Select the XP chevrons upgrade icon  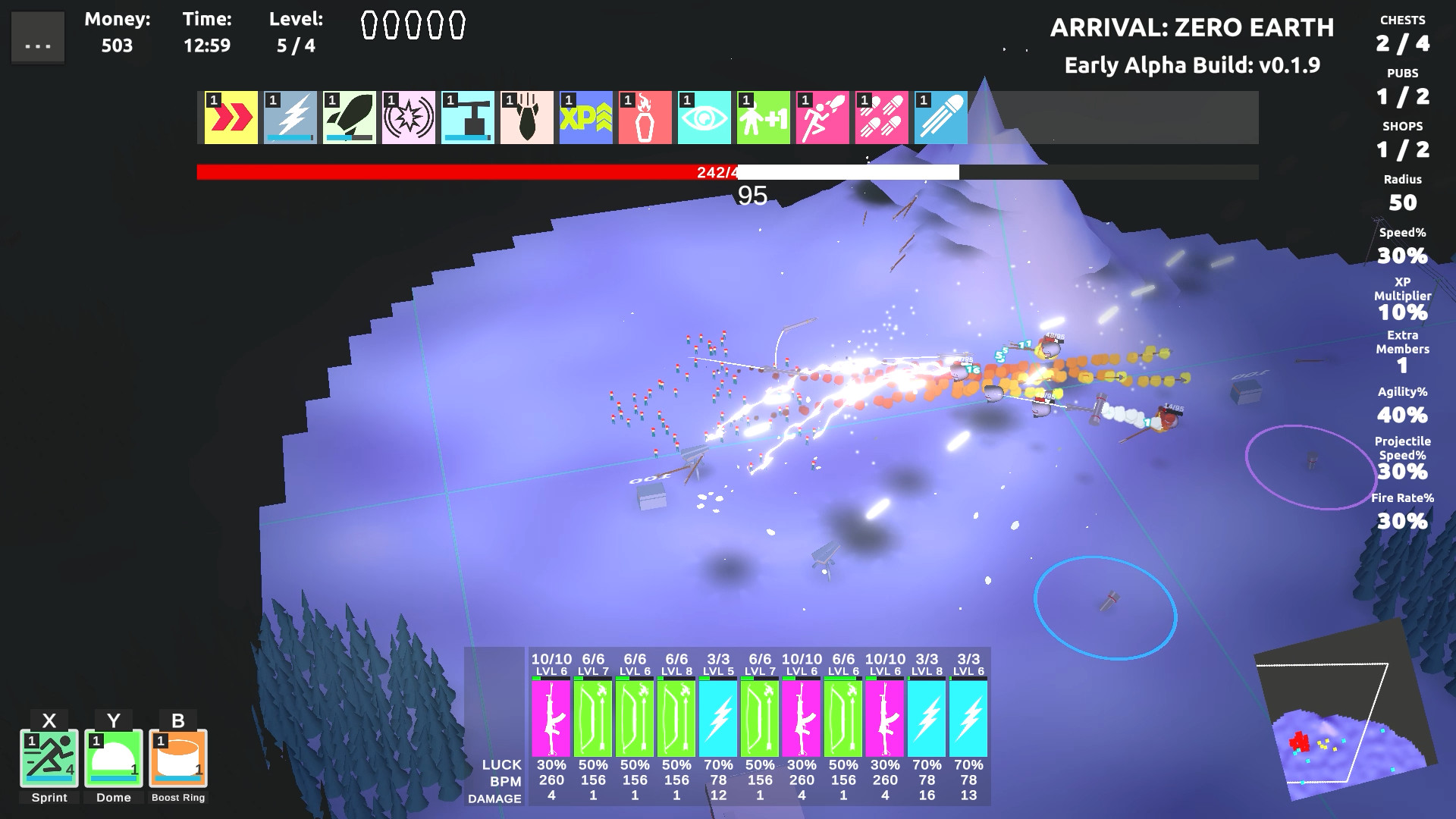[587, 115]
